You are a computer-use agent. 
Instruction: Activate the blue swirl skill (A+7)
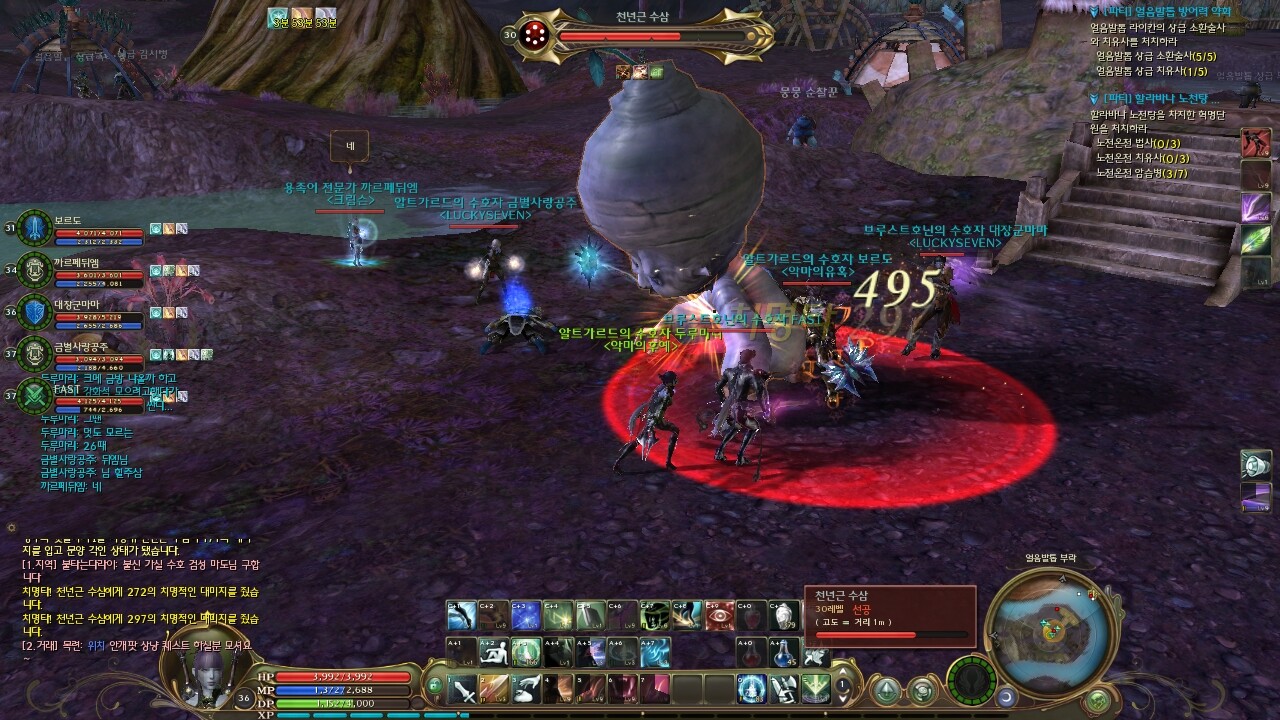[x=655, y=652]
